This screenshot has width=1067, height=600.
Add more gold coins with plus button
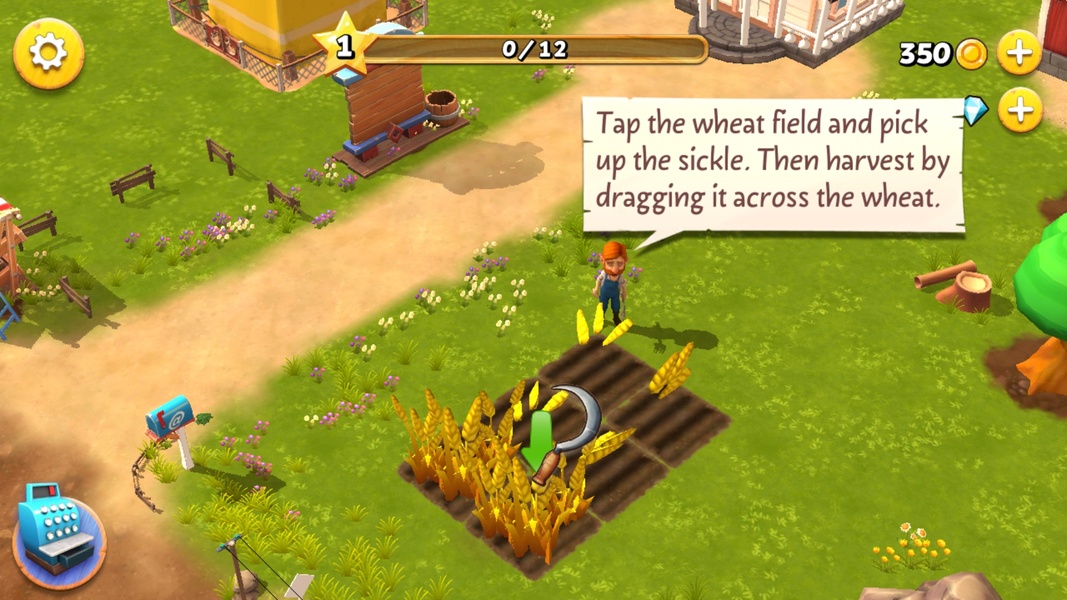pos(1019,52)
